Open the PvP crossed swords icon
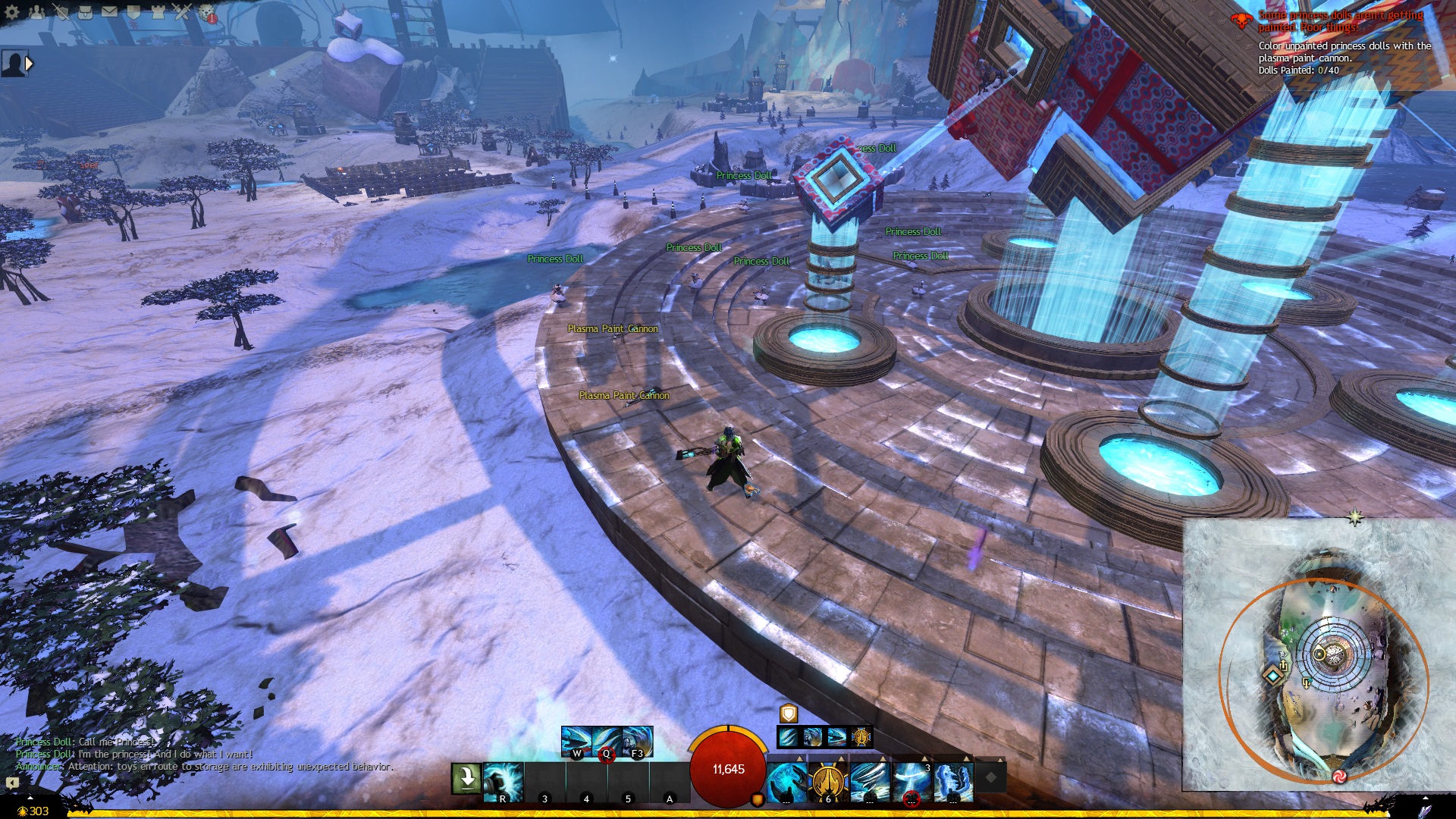The width and height of the screenshot is (1456, 819). click(x=182, y=12)
